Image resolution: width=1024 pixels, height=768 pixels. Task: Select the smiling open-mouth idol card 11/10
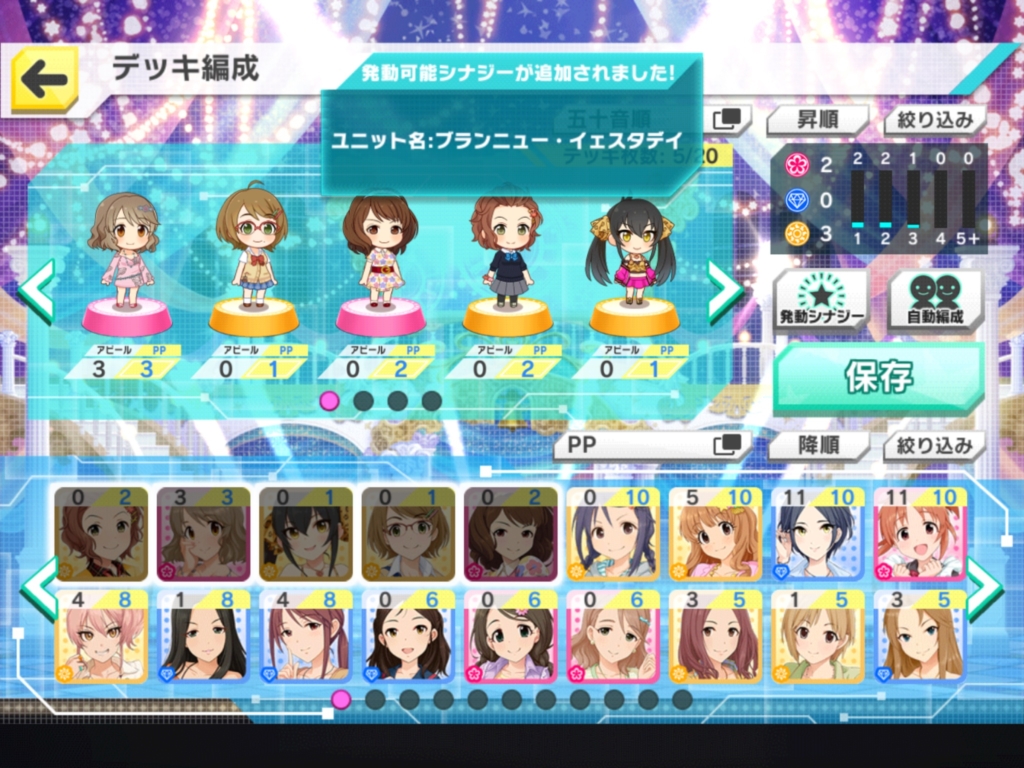point(920,534)
